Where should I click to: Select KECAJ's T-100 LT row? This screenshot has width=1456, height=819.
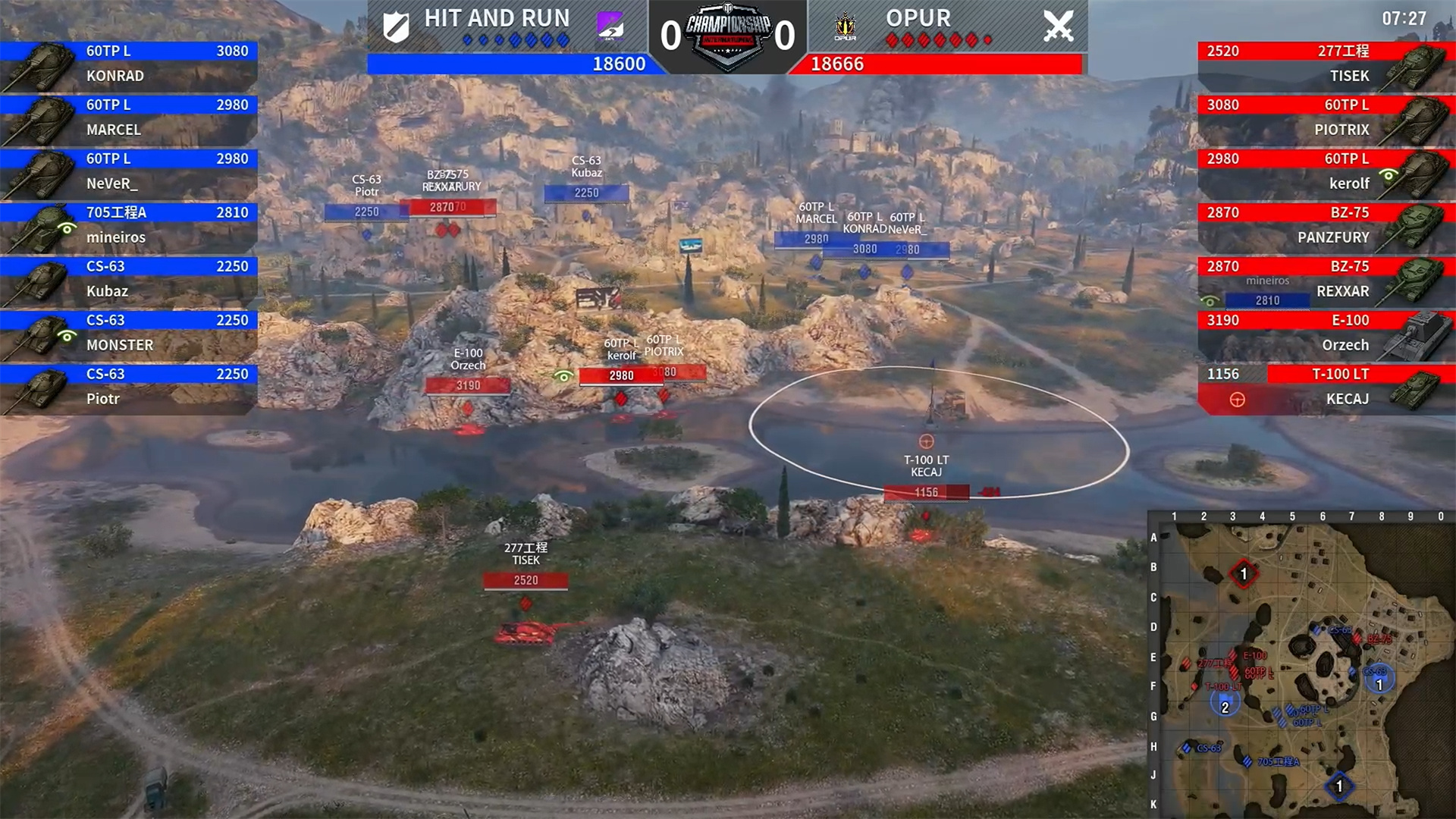(1326, 387)
